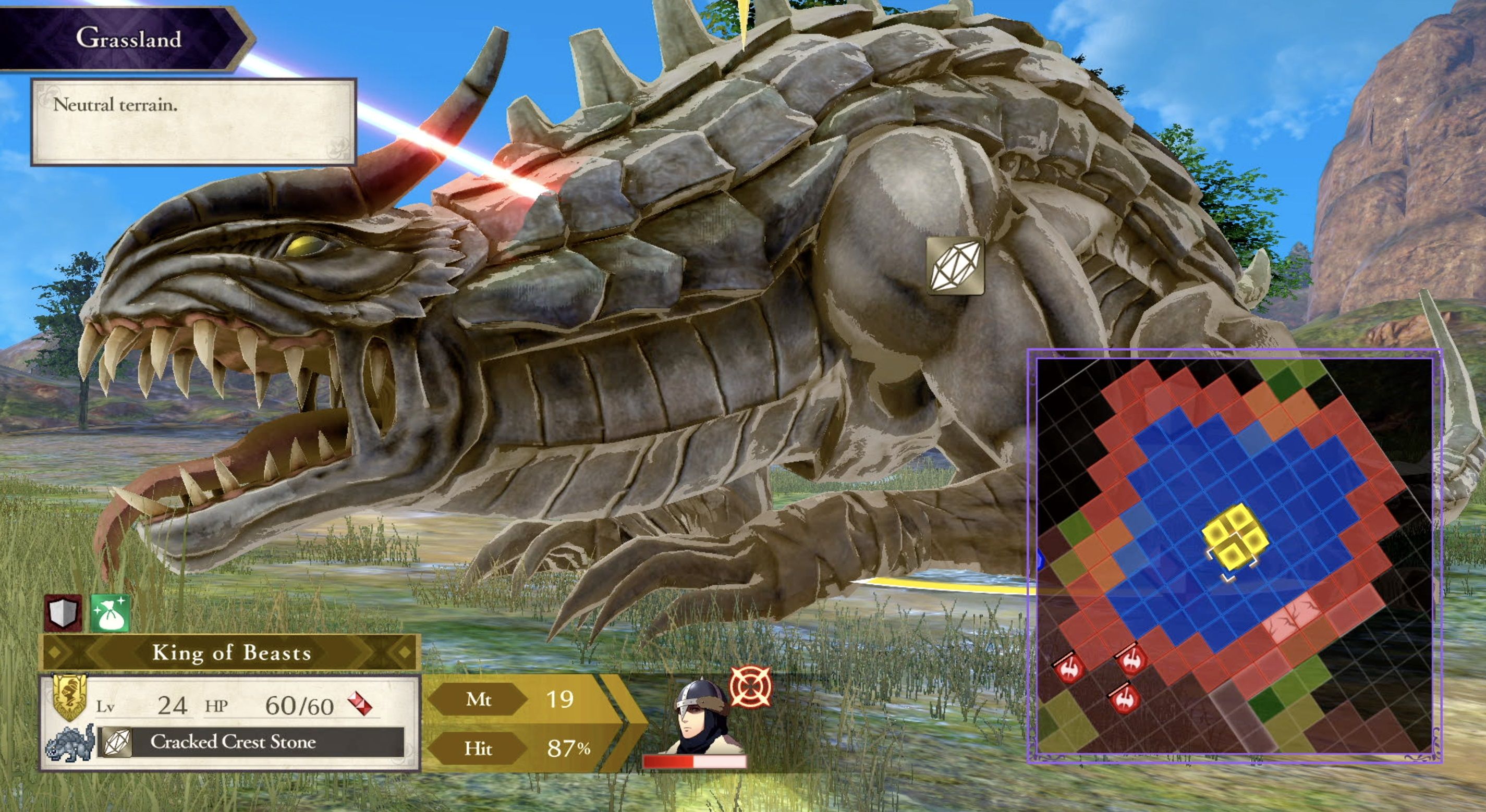1486x812 pixels.
Task: Select the King of Beasts name banner
Action: coord(231,653)
